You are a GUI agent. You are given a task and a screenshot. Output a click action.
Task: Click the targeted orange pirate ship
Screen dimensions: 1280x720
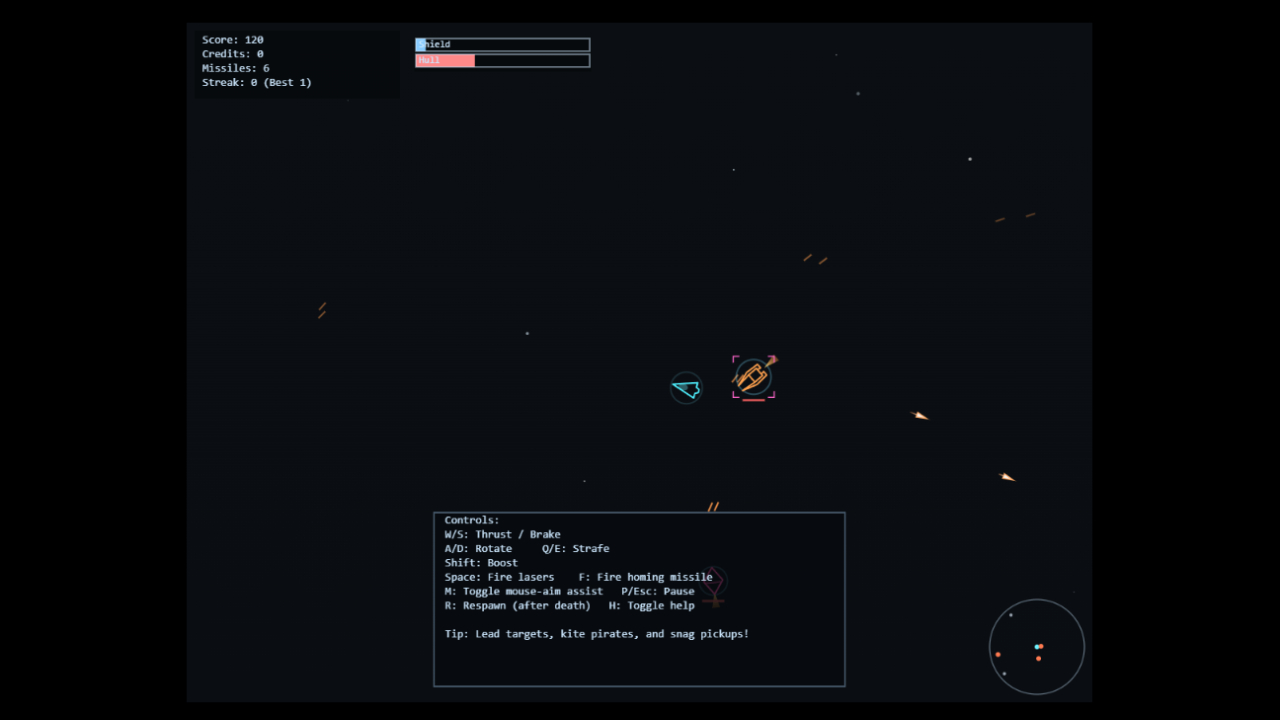coord(753,376)
